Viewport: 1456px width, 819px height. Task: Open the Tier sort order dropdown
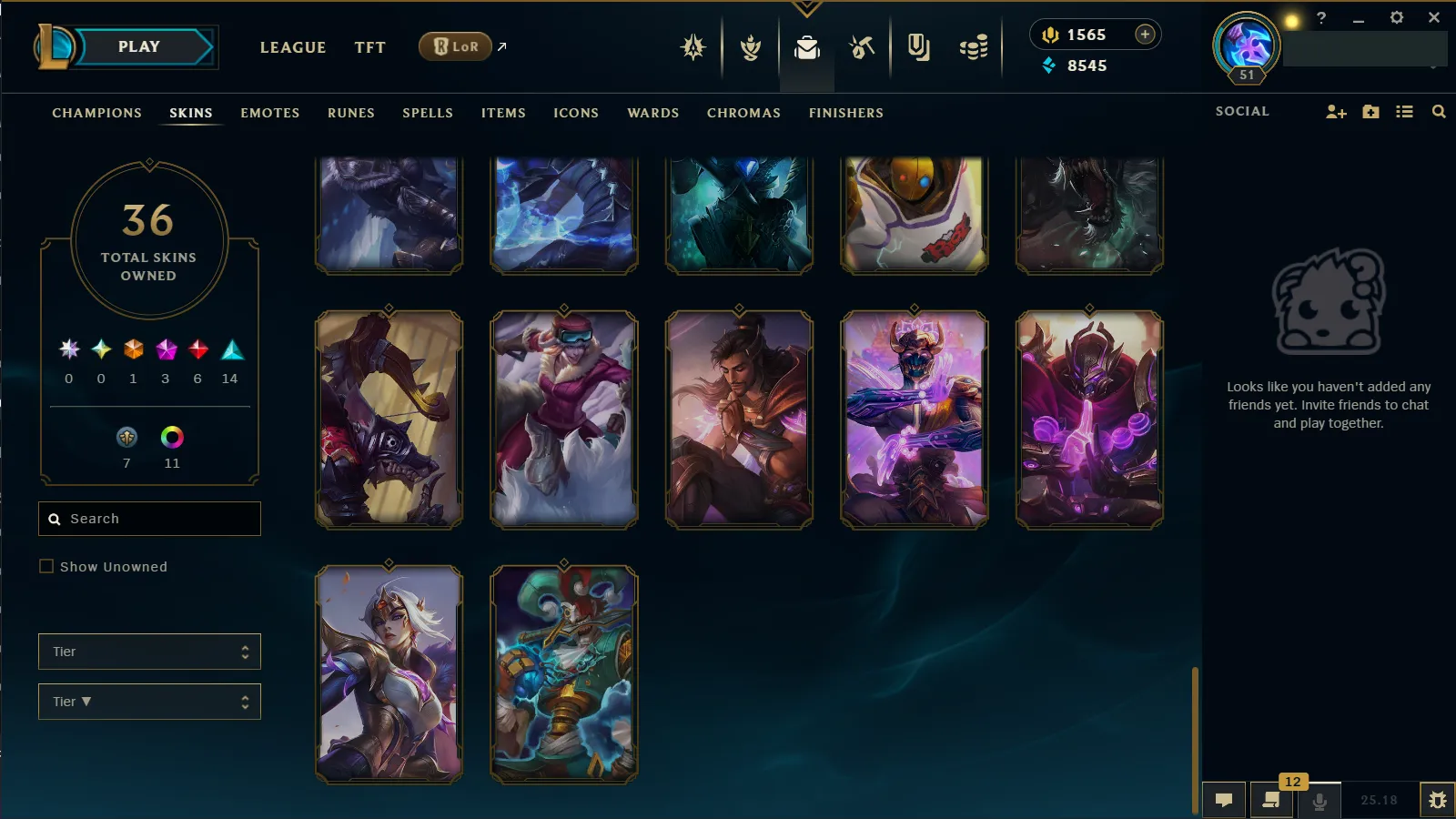[149, 702]
